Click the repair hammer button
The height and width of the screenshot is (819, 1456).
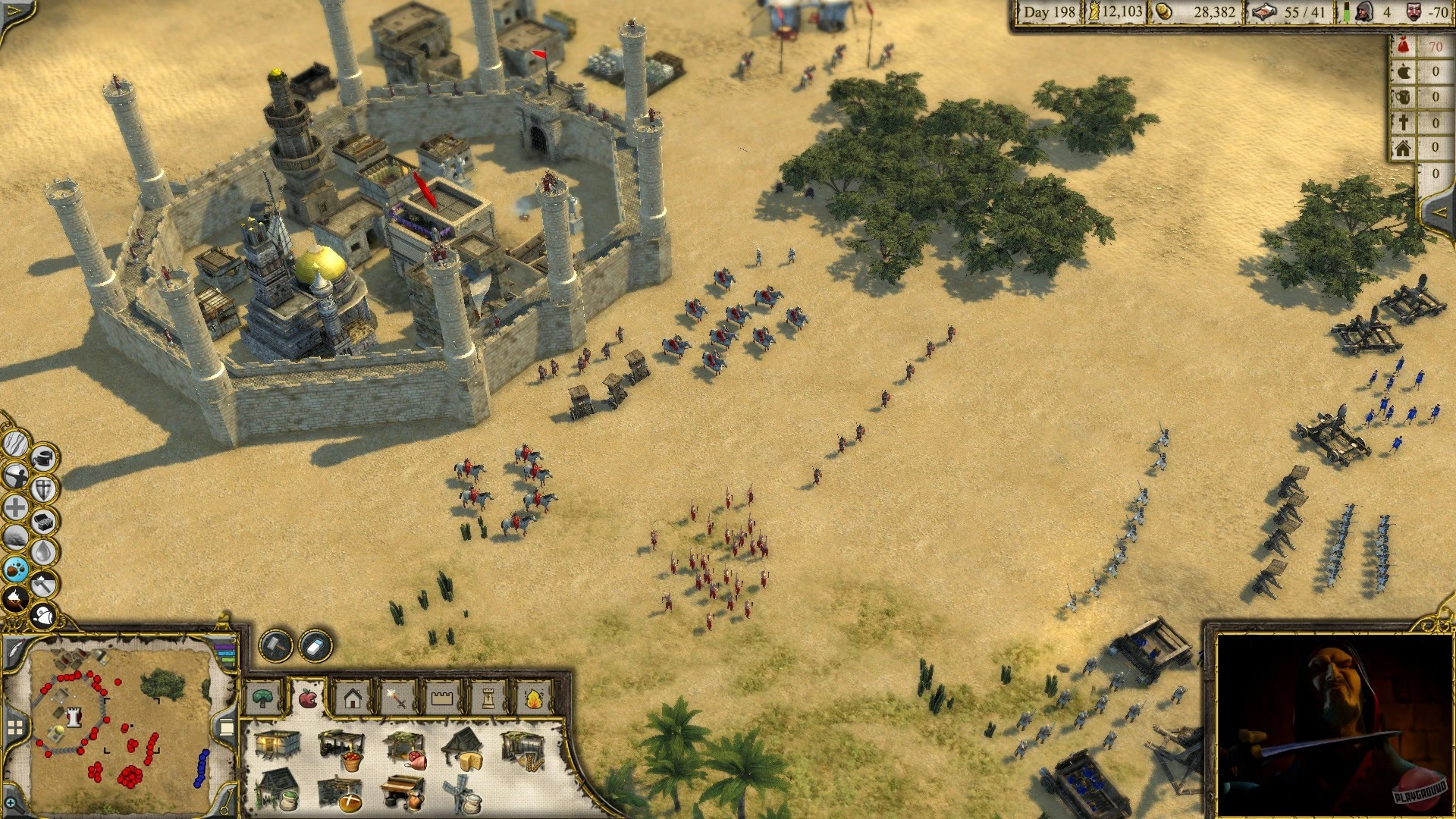click(275, 645)
